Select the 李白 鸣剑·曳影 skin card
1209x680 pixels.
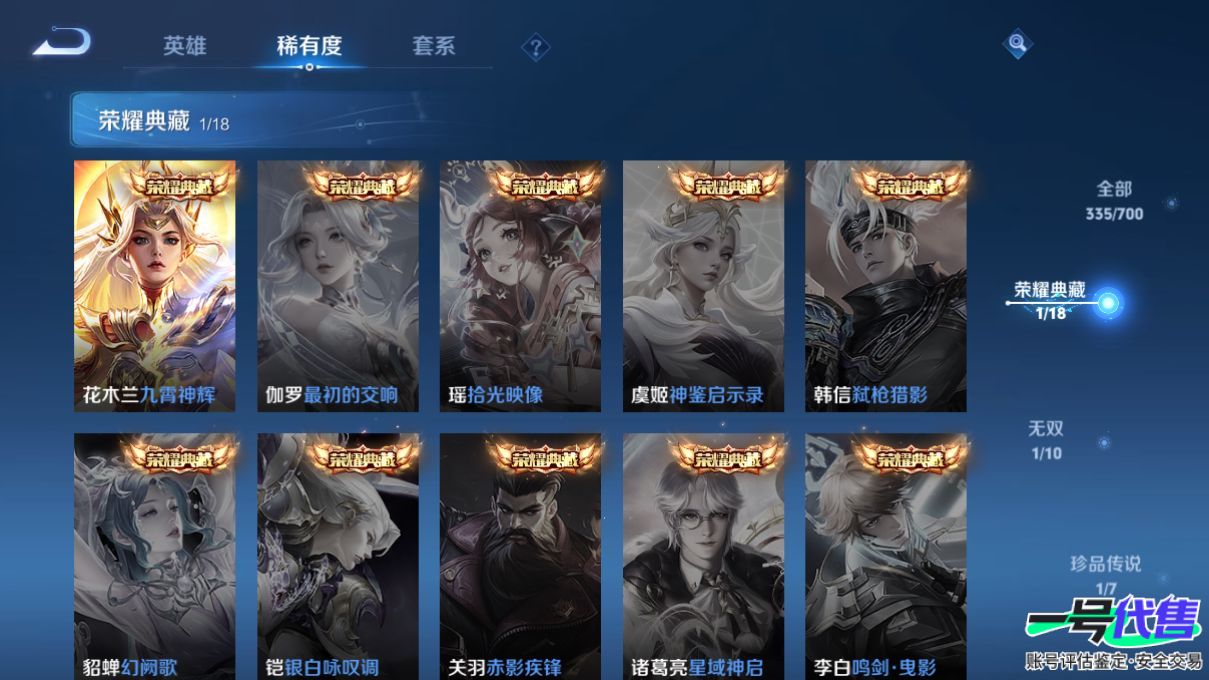coord(885,556)
